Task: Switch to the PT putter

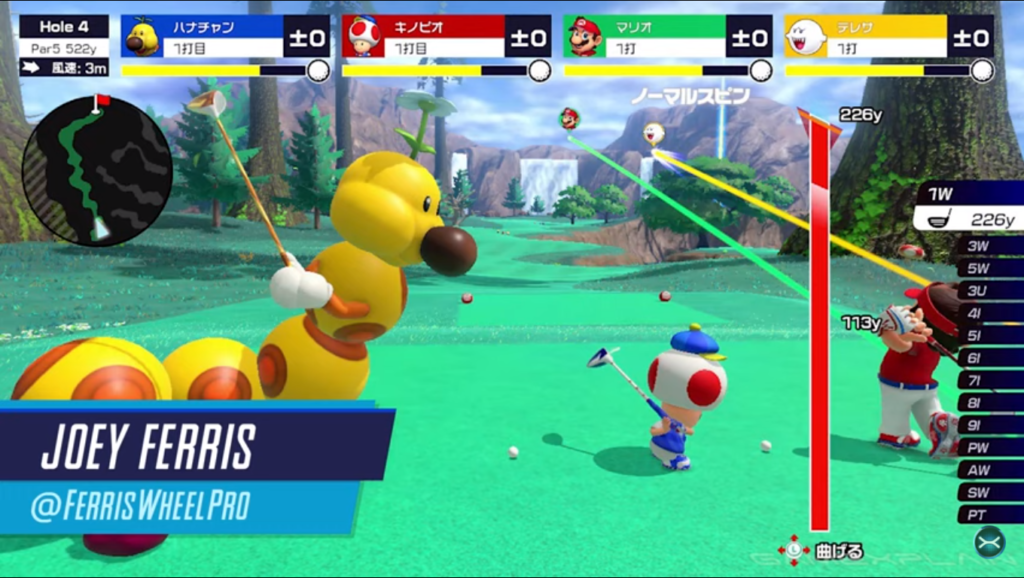Action: coord(987,515)
